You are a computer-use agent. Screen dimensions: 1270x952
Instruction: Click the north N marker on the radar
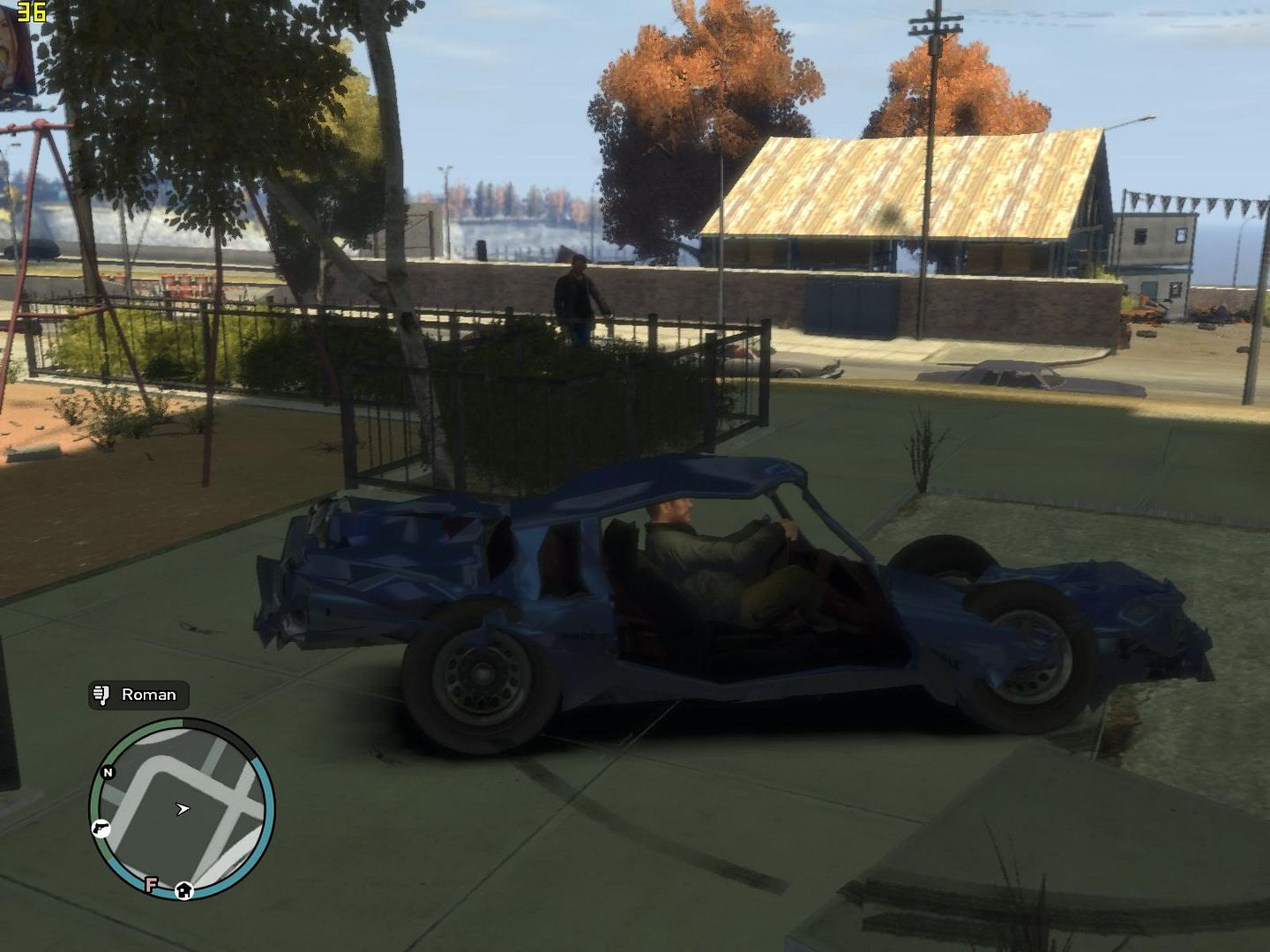[108, 772]
